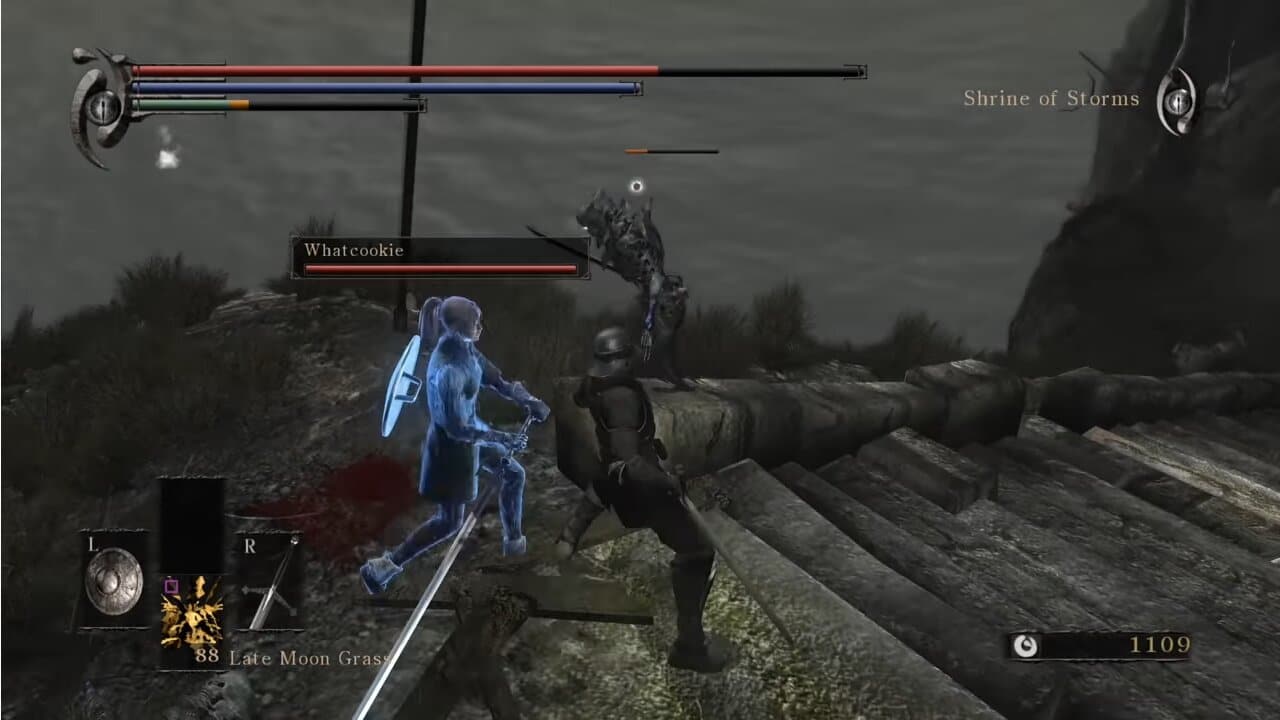The width and height of the screenshot is (1280, 720).
Task: Open the Shrine of Storms area label
Action: click(x=1051, y=98)
